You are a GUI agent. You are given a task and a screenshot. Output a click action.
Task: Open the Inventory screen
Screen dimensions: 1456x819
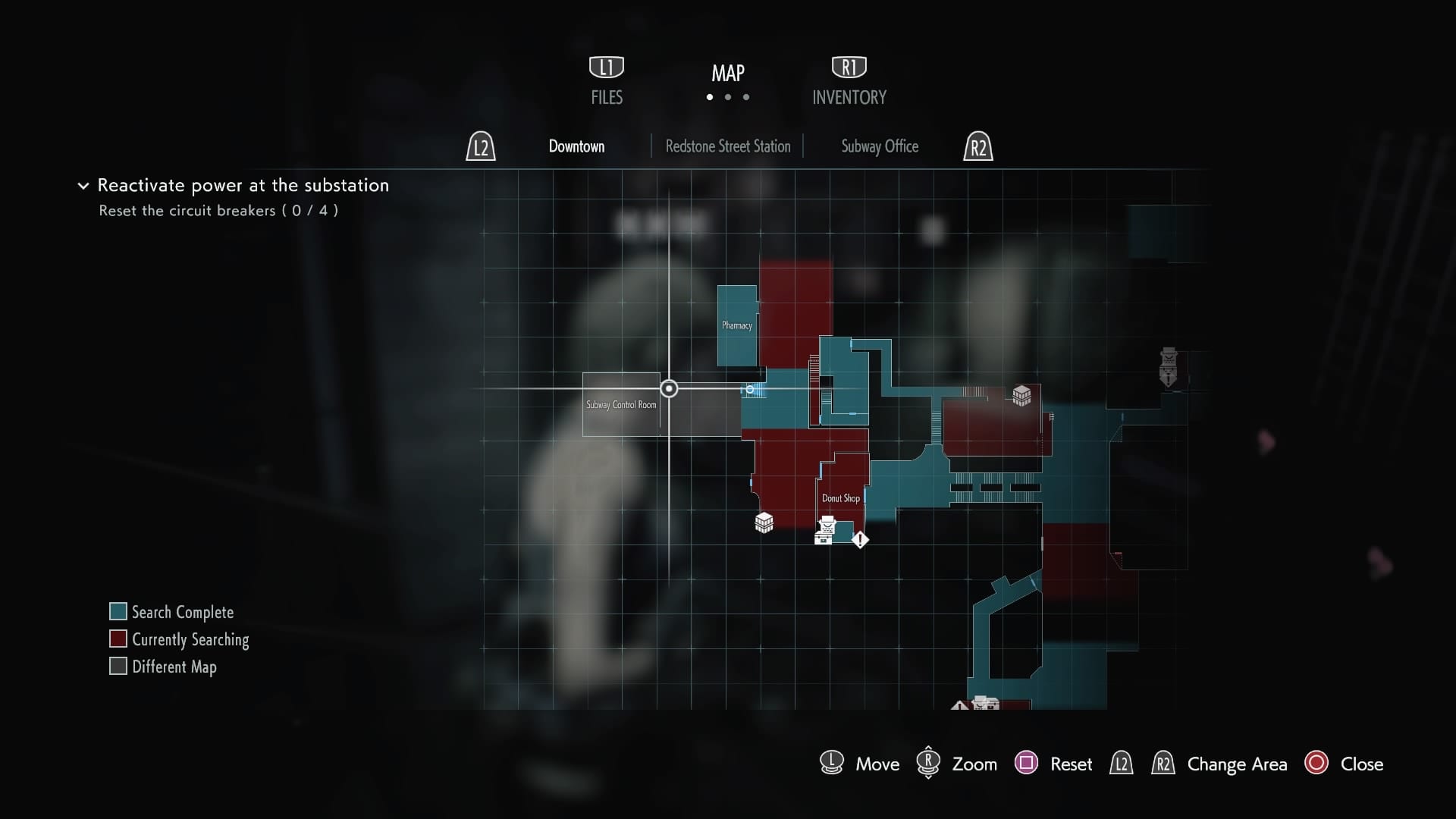pos(849,82)
